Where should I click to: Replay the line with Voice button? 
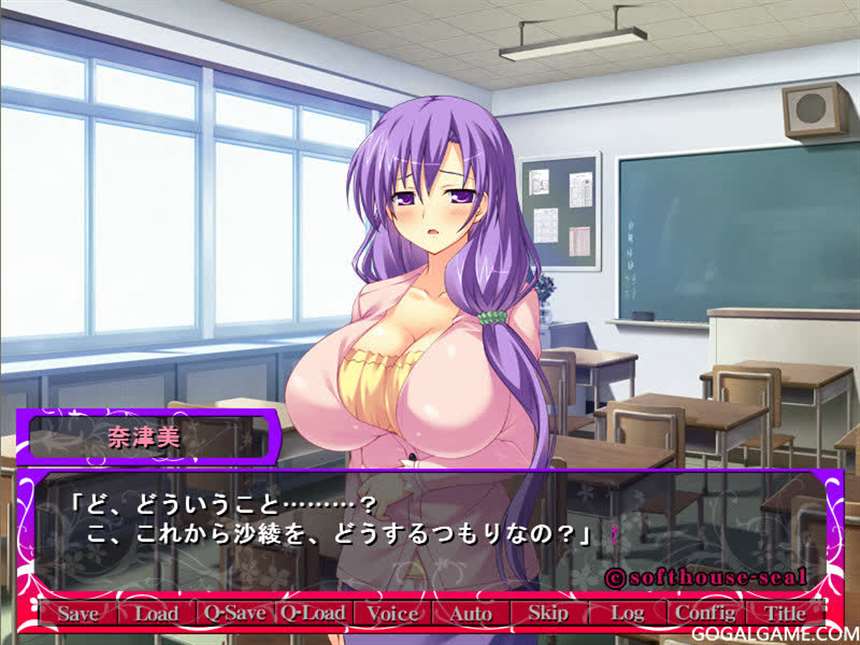(391, 613)
